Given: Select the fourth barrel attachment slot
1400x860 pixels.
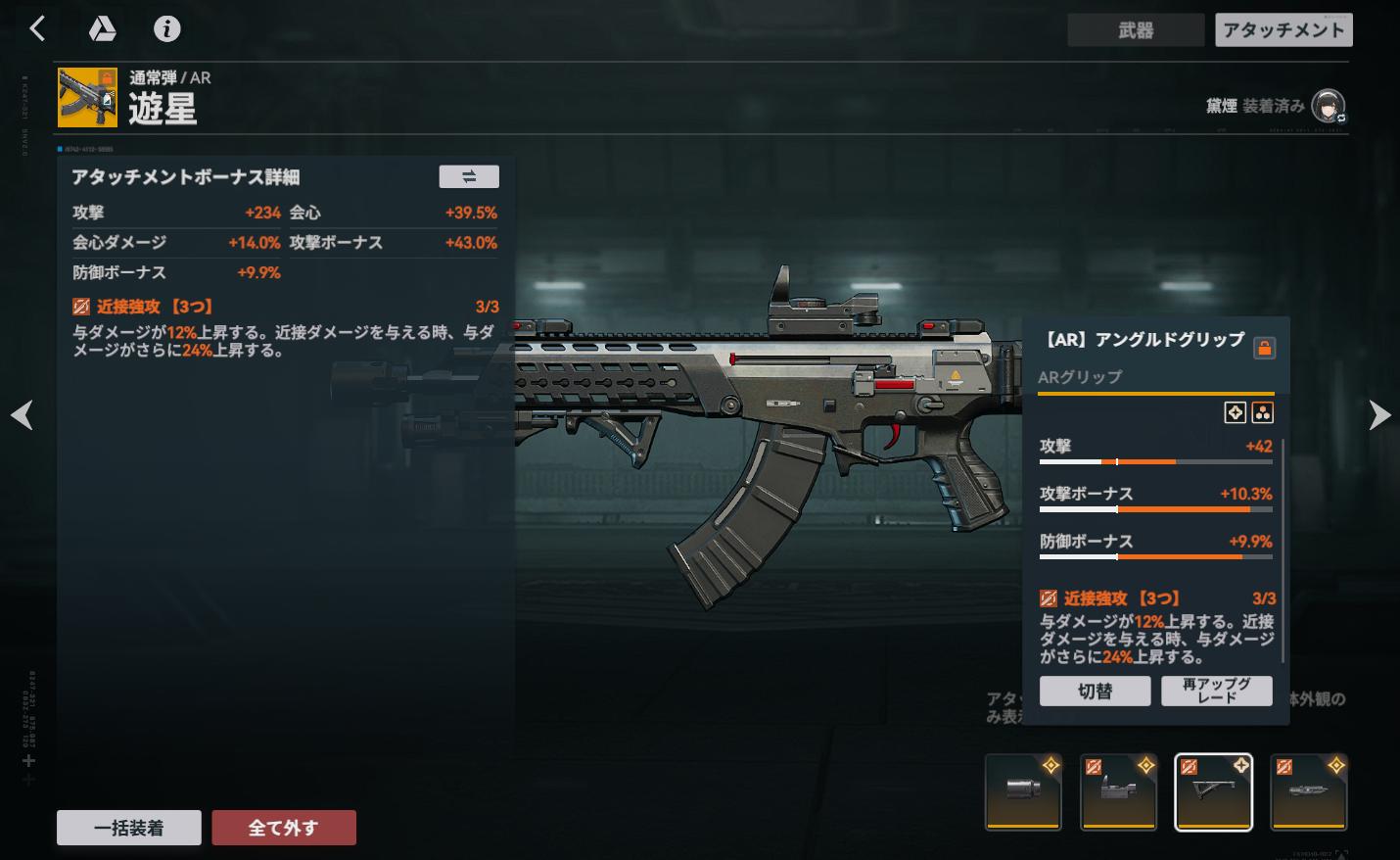Looking at the screenshot, I should click(1308, 791).
